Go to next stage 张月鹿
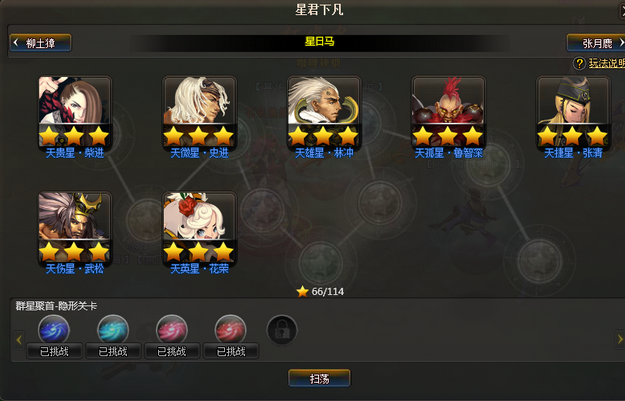This screenshot has height=401, width=625. pos(594,43)
